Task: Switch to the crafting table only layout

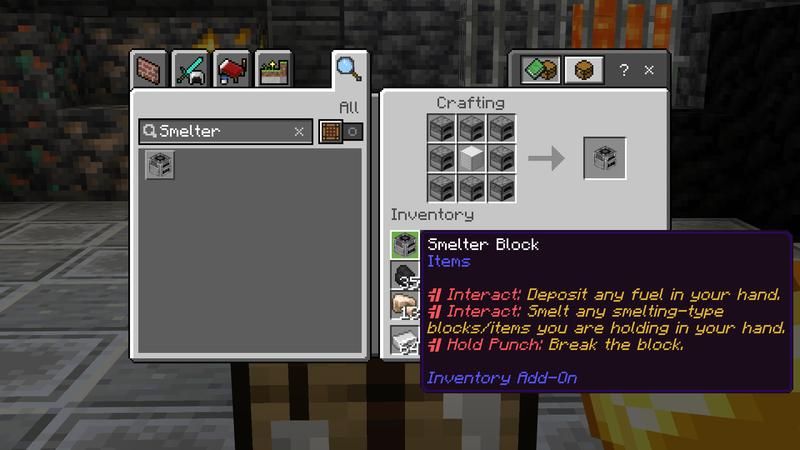Action: [x=582, y=71]
